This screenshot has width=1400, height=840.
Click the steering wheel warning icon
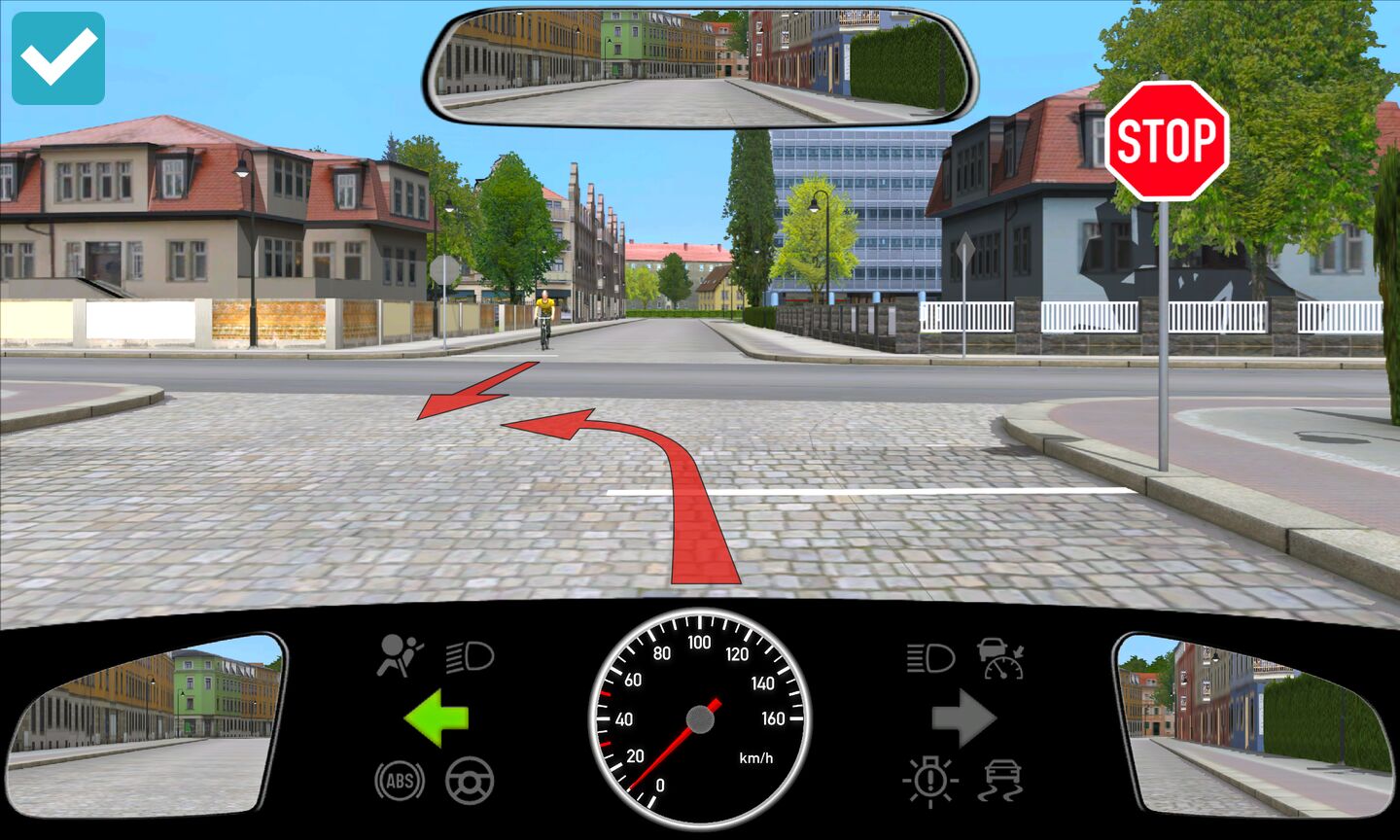470,780
